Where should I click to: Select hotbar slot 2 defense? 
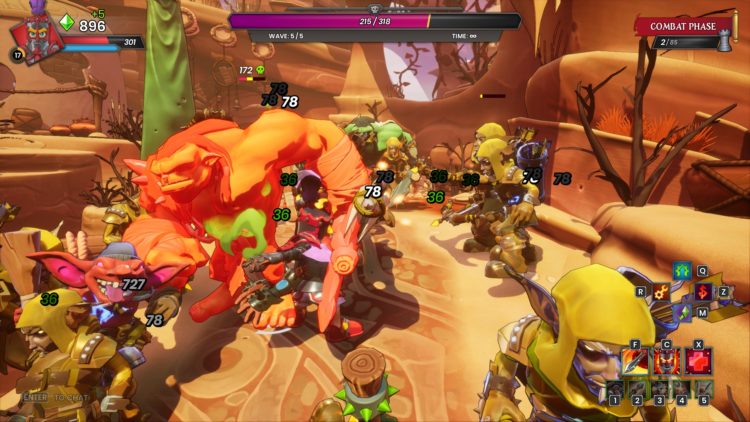coord(637,389)
